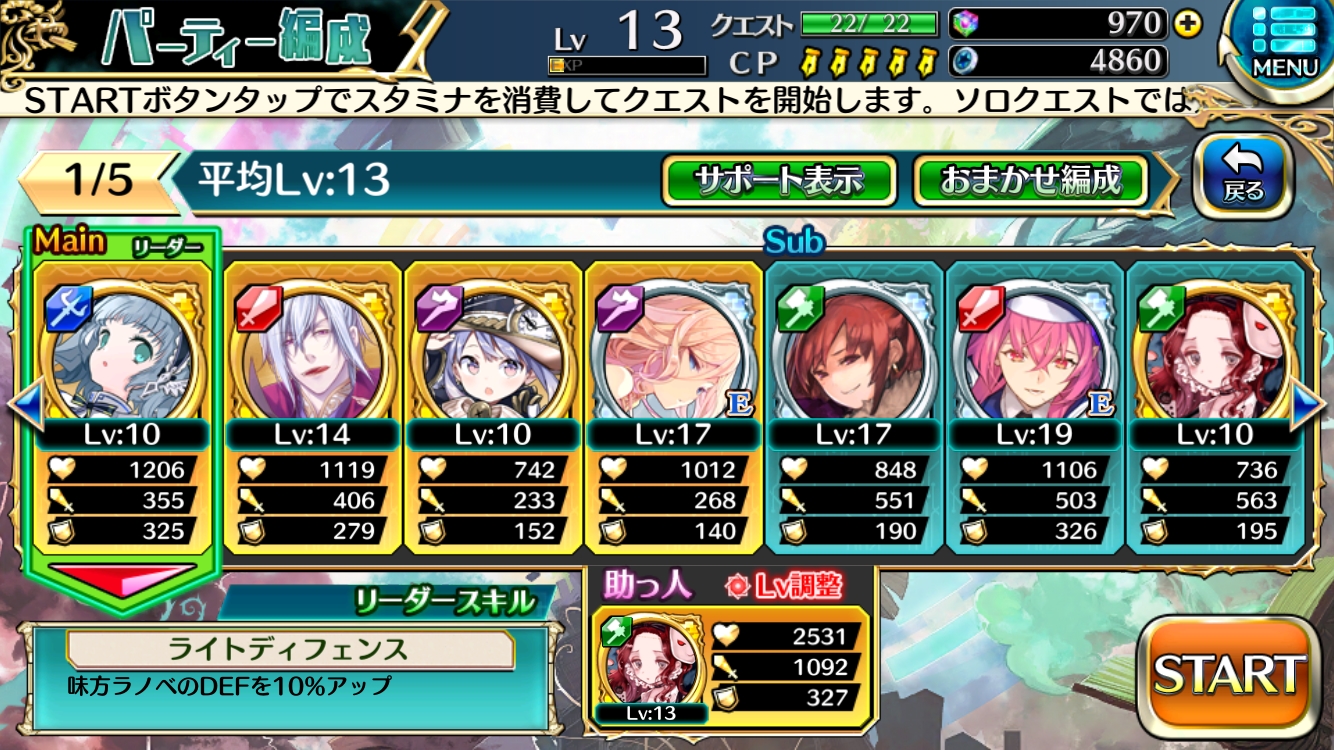
Task: Open the Lv調整 level adjustment option
Action: pos(784,585)
